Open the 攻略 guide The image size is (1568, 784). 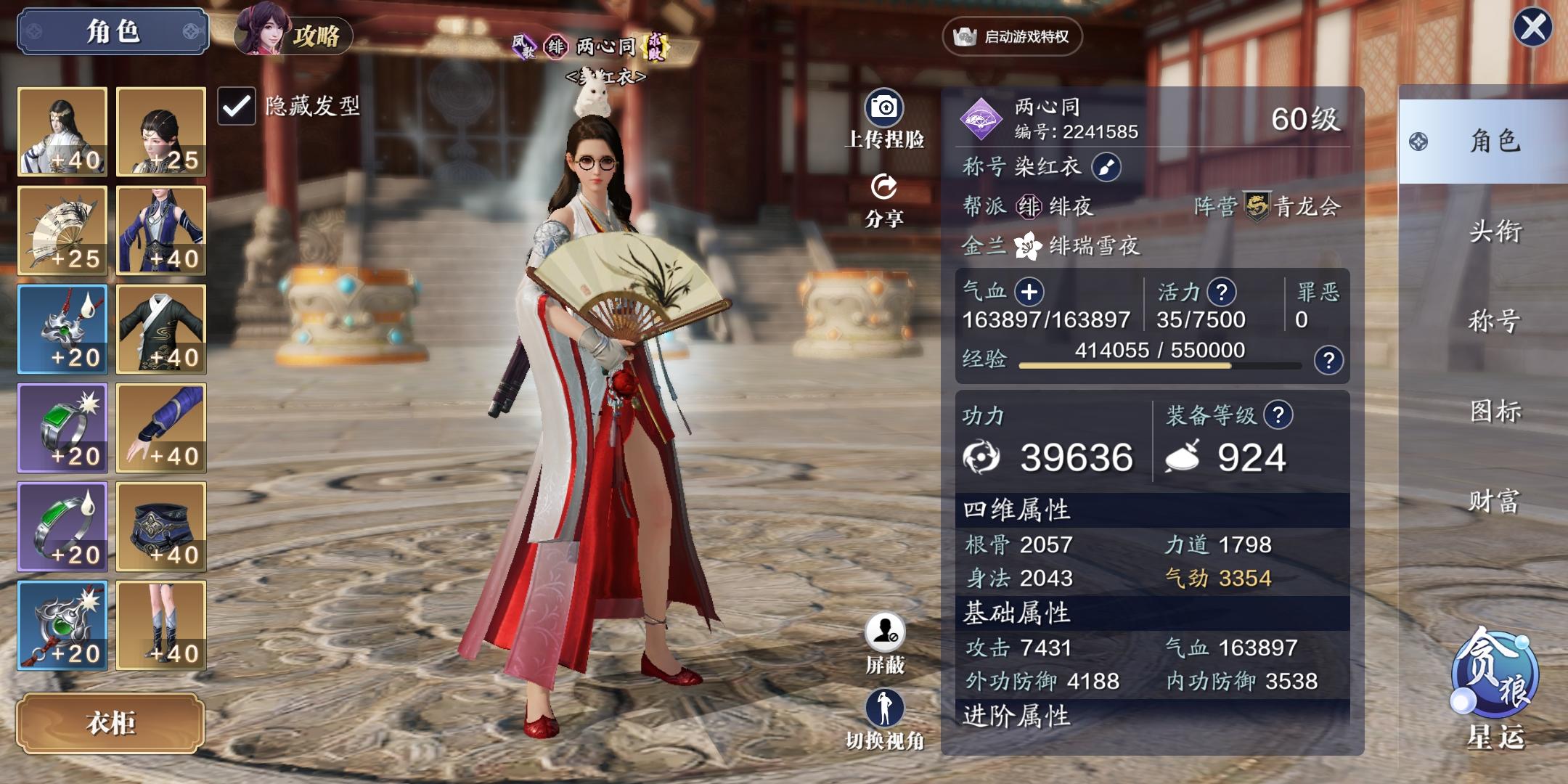(293, 33)
